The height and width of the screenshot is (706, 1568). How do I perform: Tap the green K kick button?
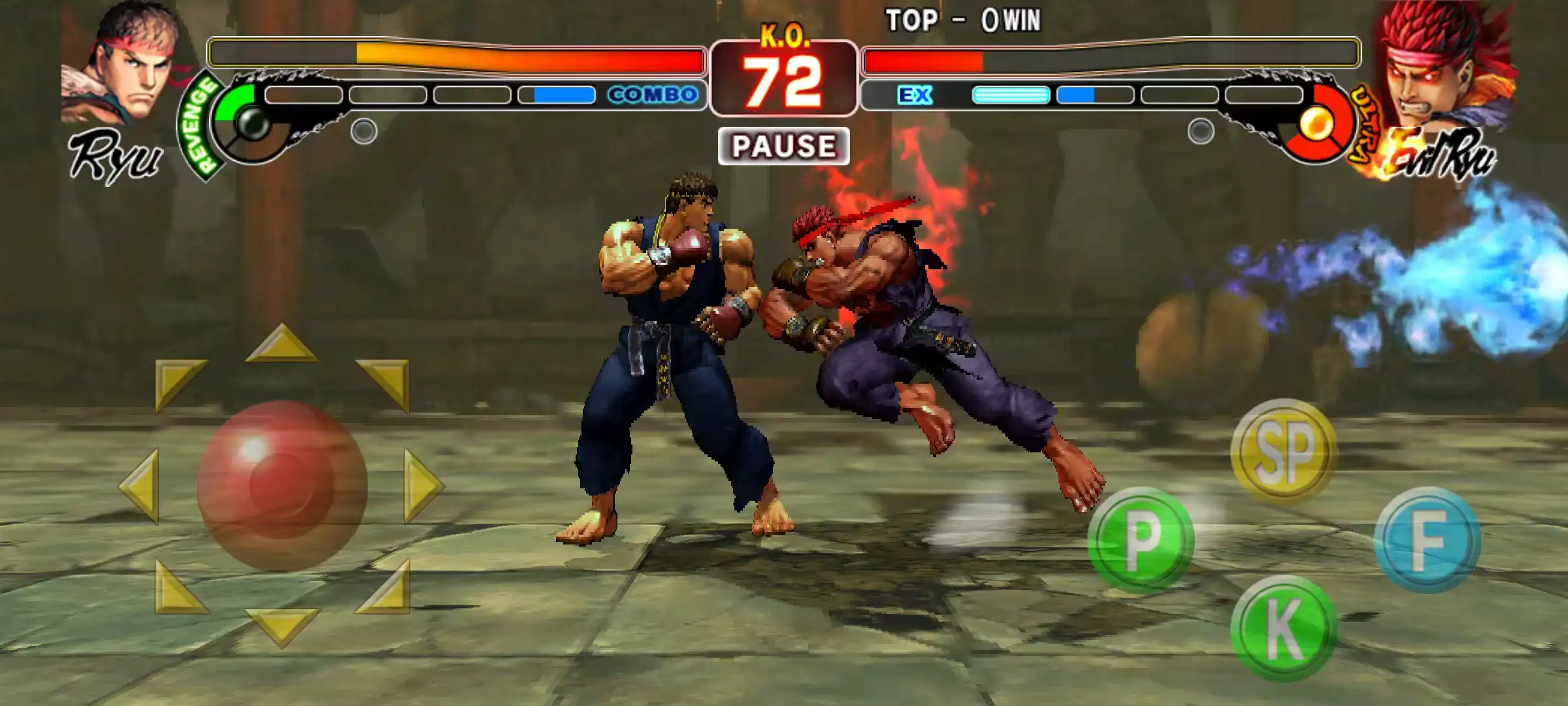1283,628
